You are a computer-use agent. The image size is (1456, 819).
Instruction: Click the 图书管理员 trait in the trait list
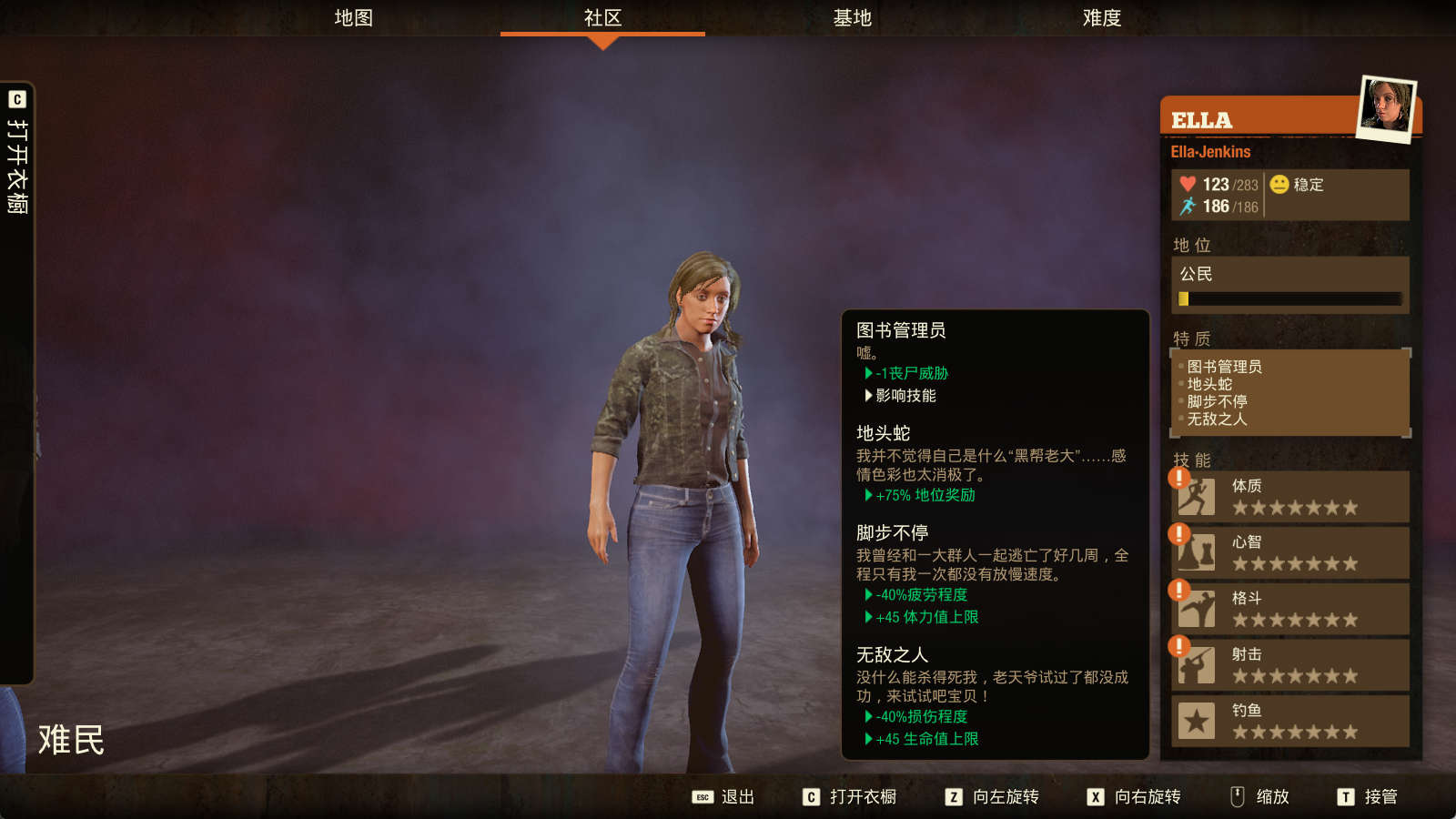click(1224, 367)
